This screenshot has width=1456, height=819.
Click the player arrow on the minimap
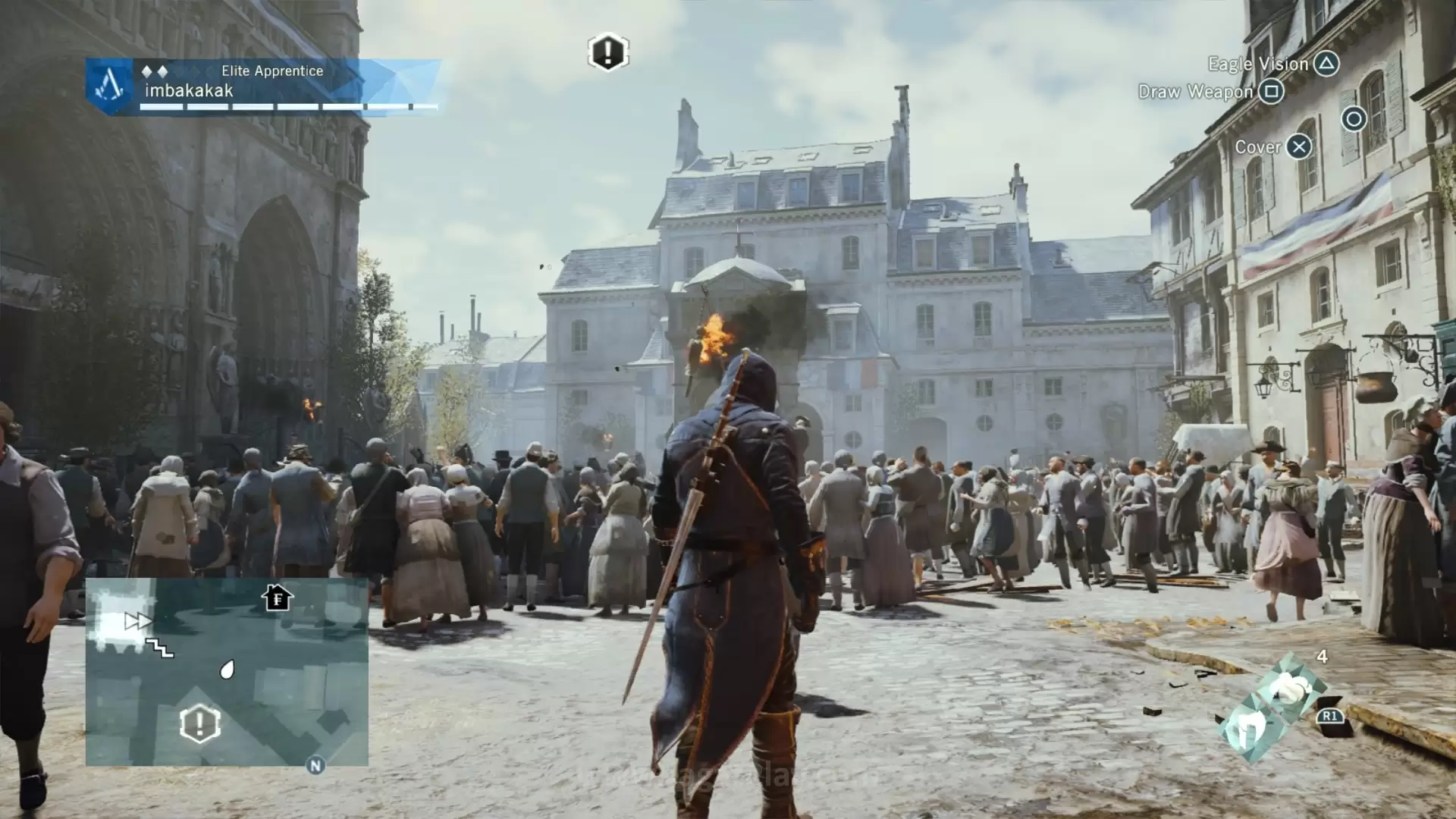(227, 669)
